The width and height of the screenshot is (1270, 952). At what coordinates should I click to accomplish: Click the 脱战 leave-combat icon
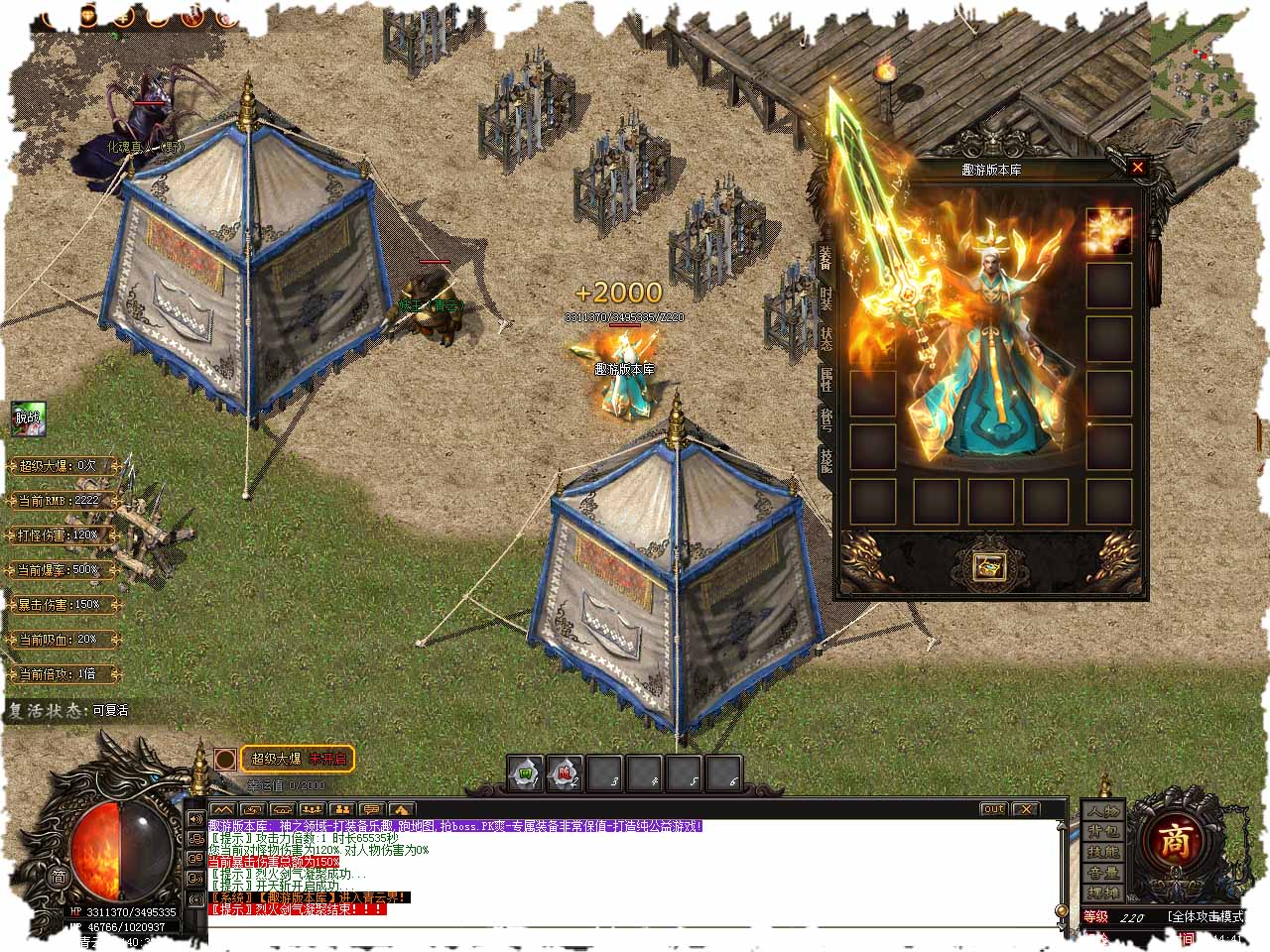pos(28,417)
